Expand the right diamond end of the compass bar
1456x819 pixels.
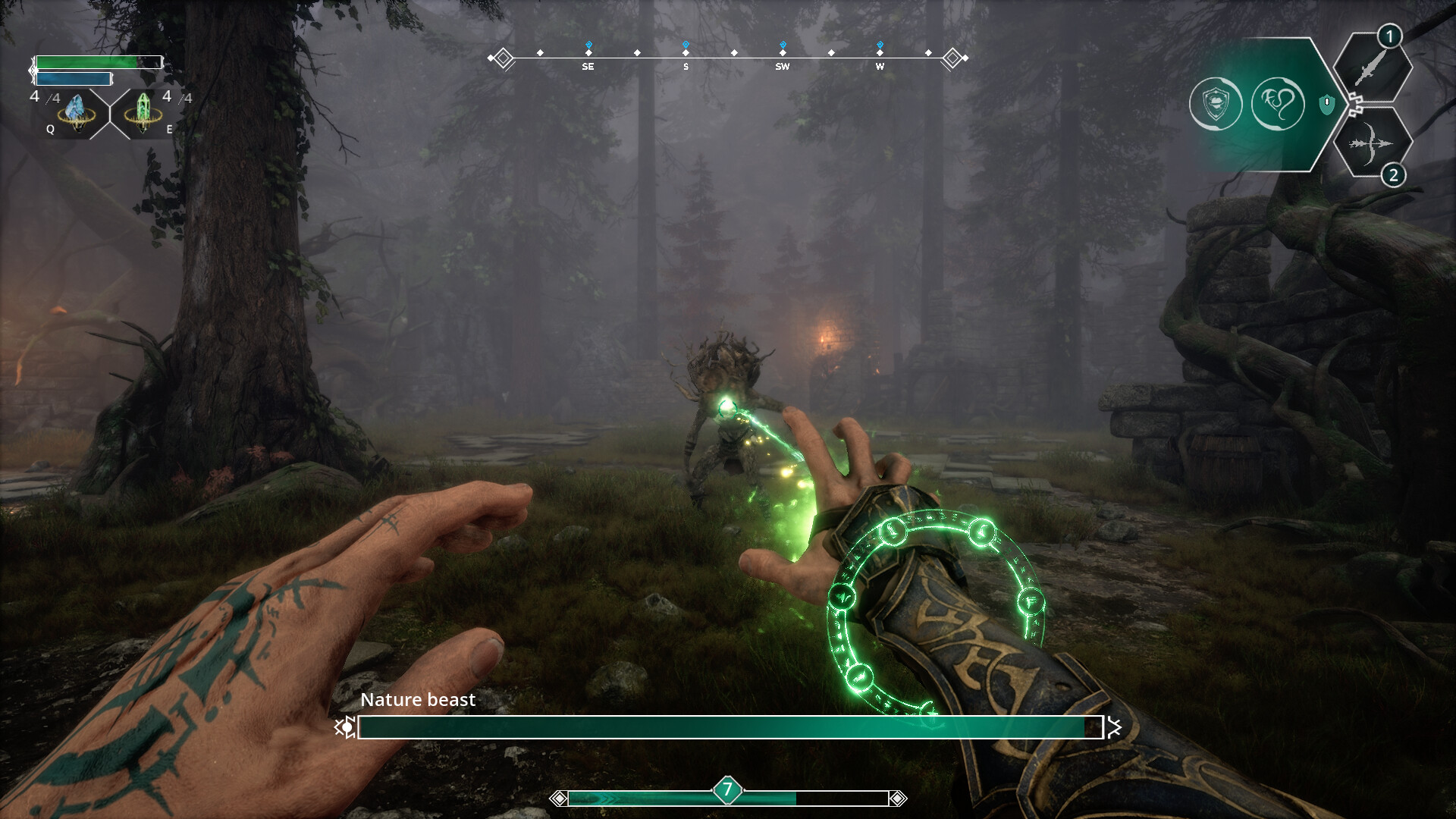(x=952, y=56)
